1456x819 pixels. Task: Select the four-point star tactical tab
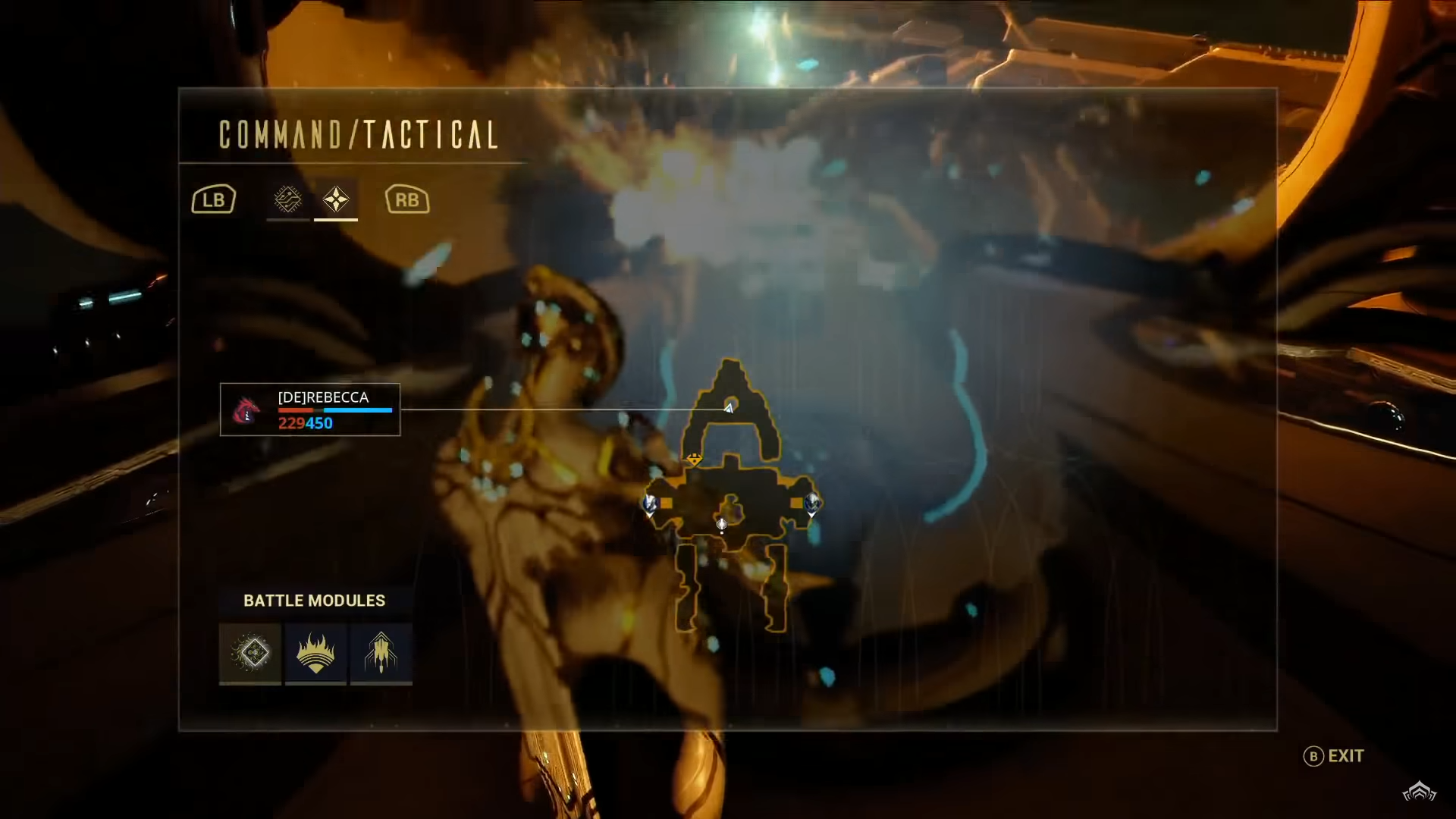(x=336, y=199)
